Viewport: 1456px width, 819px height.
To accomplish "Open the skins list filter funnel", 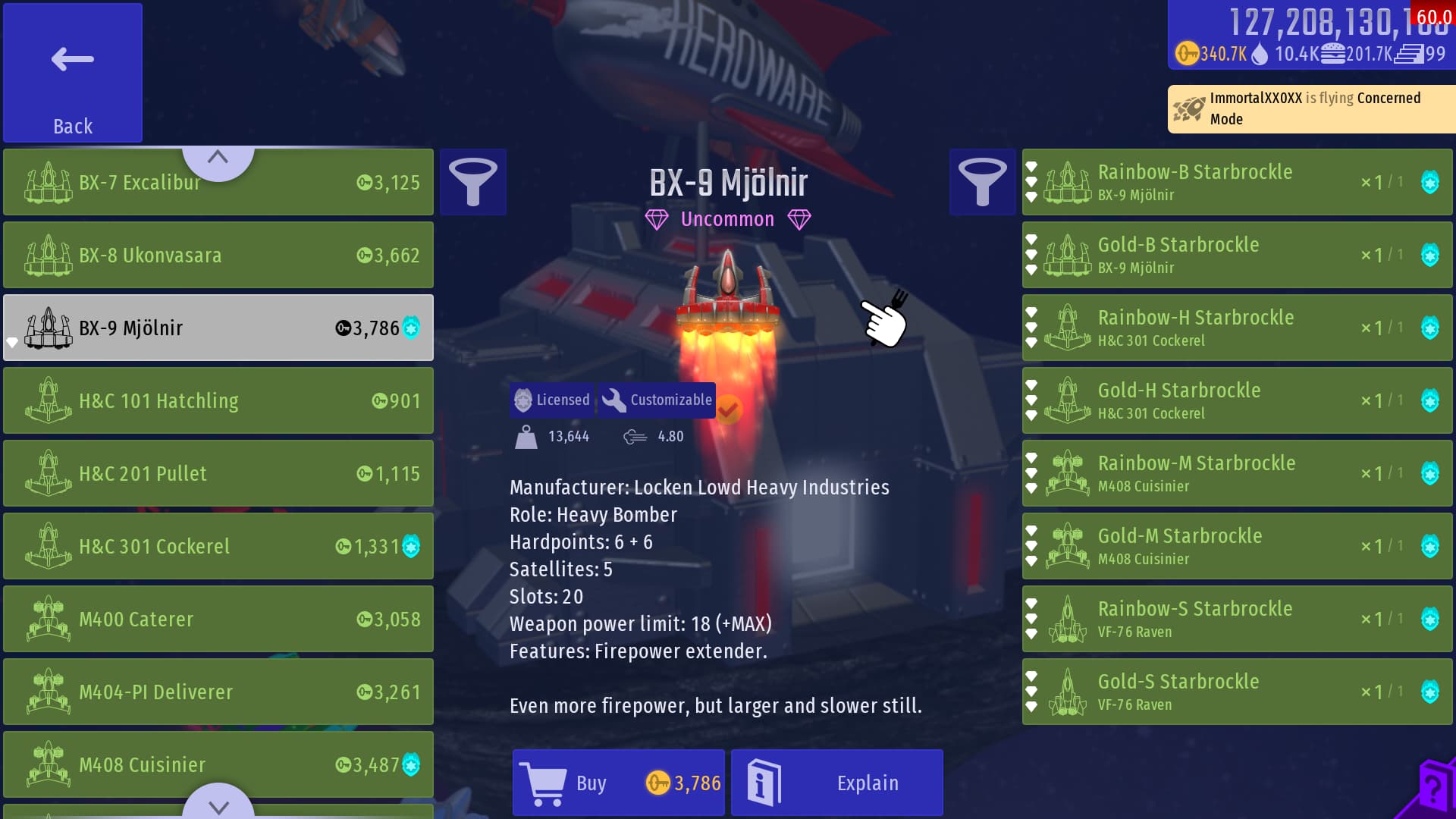I will (982, 183).
